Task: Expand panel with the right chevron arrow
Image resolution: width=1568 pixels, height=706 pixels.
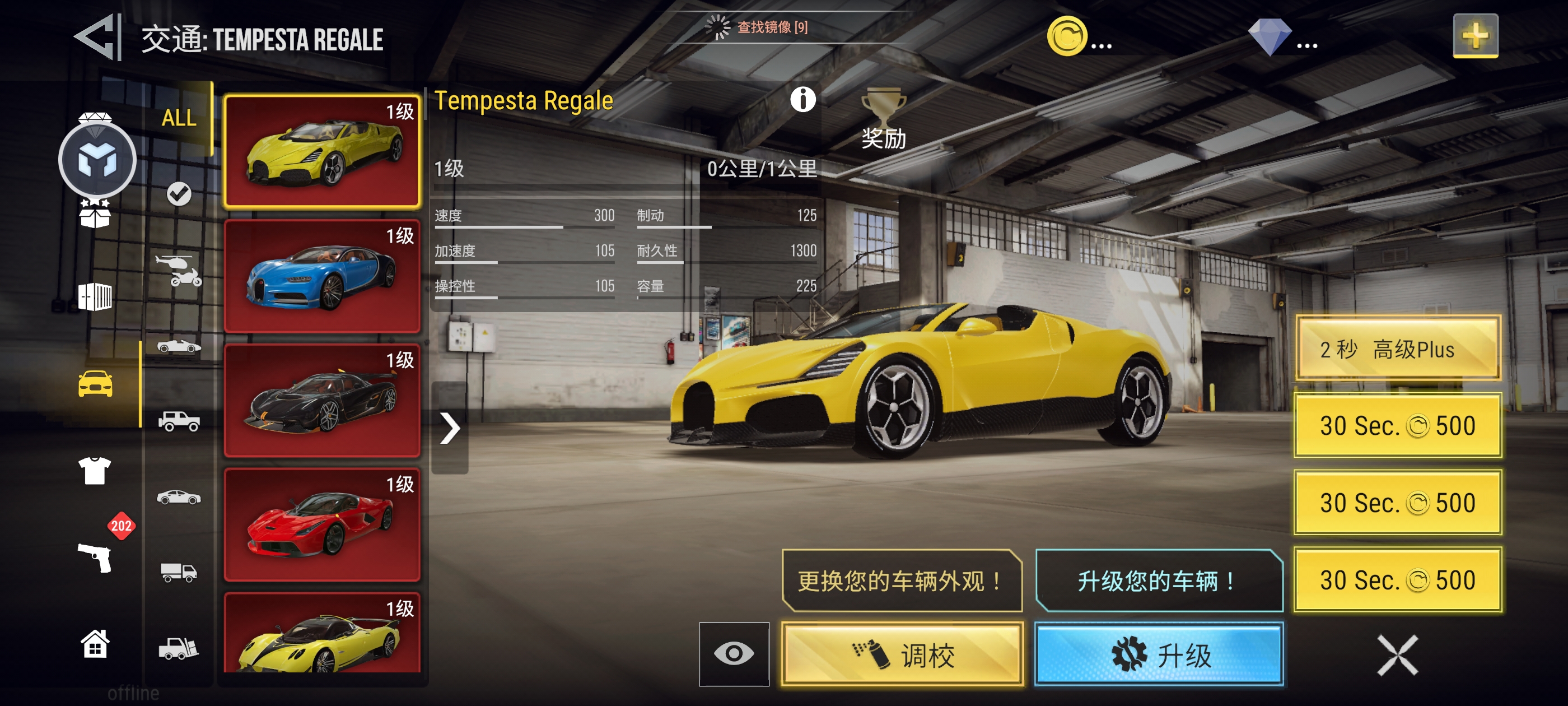Action: click(x=450, y=428)
